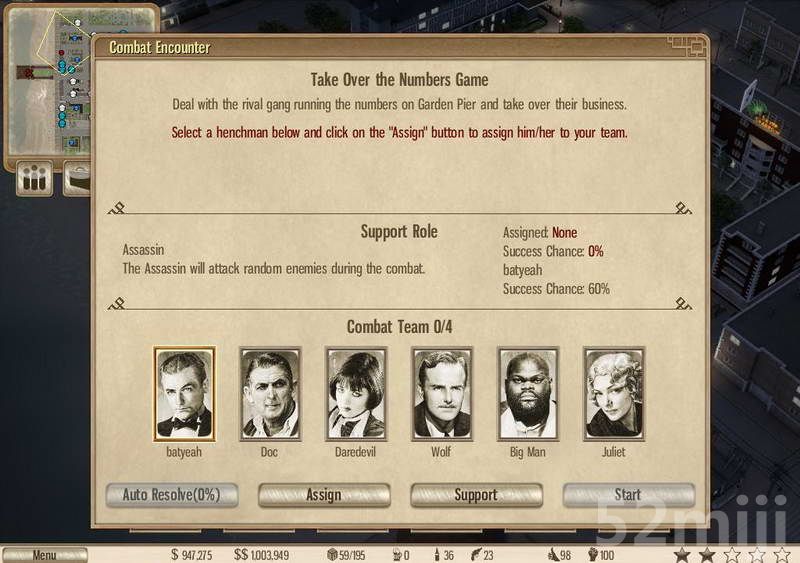Select the Wolf henchman portrait
Screen dimensions: 800x563
442,394
